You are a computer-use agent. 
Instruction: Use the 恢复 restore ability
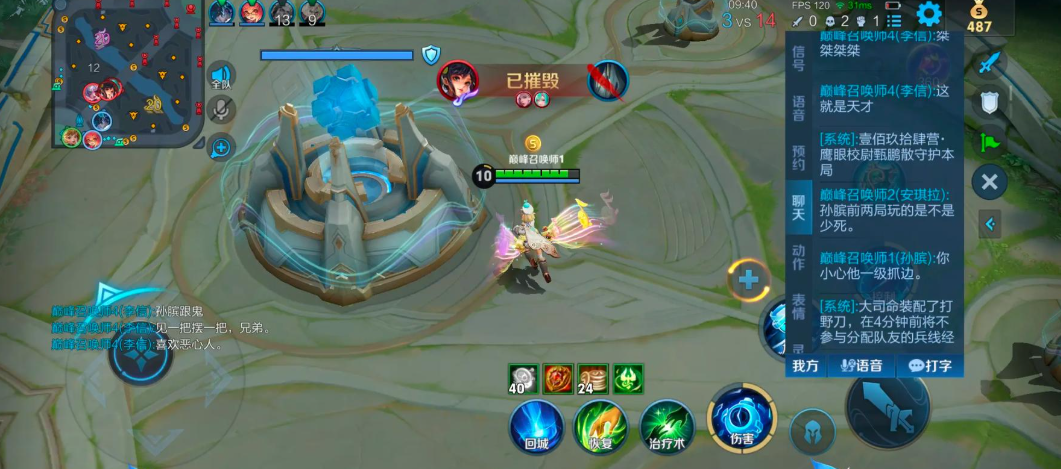coord(601,424)
